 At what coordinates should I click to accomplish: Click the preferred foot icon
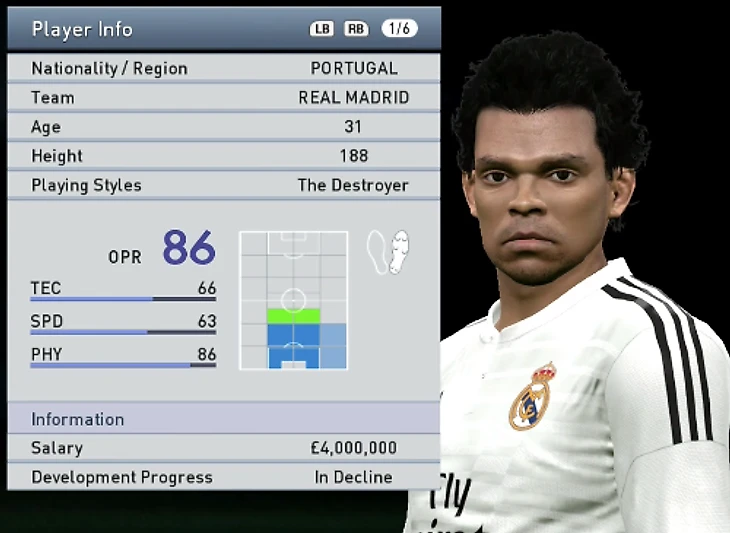(x=388, y=252)
